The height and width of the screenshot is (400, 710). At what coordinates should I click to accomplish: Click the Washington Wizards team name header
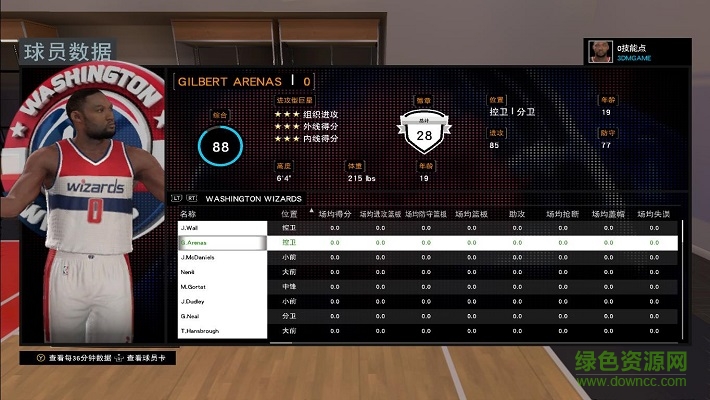(x=253, y=198)
